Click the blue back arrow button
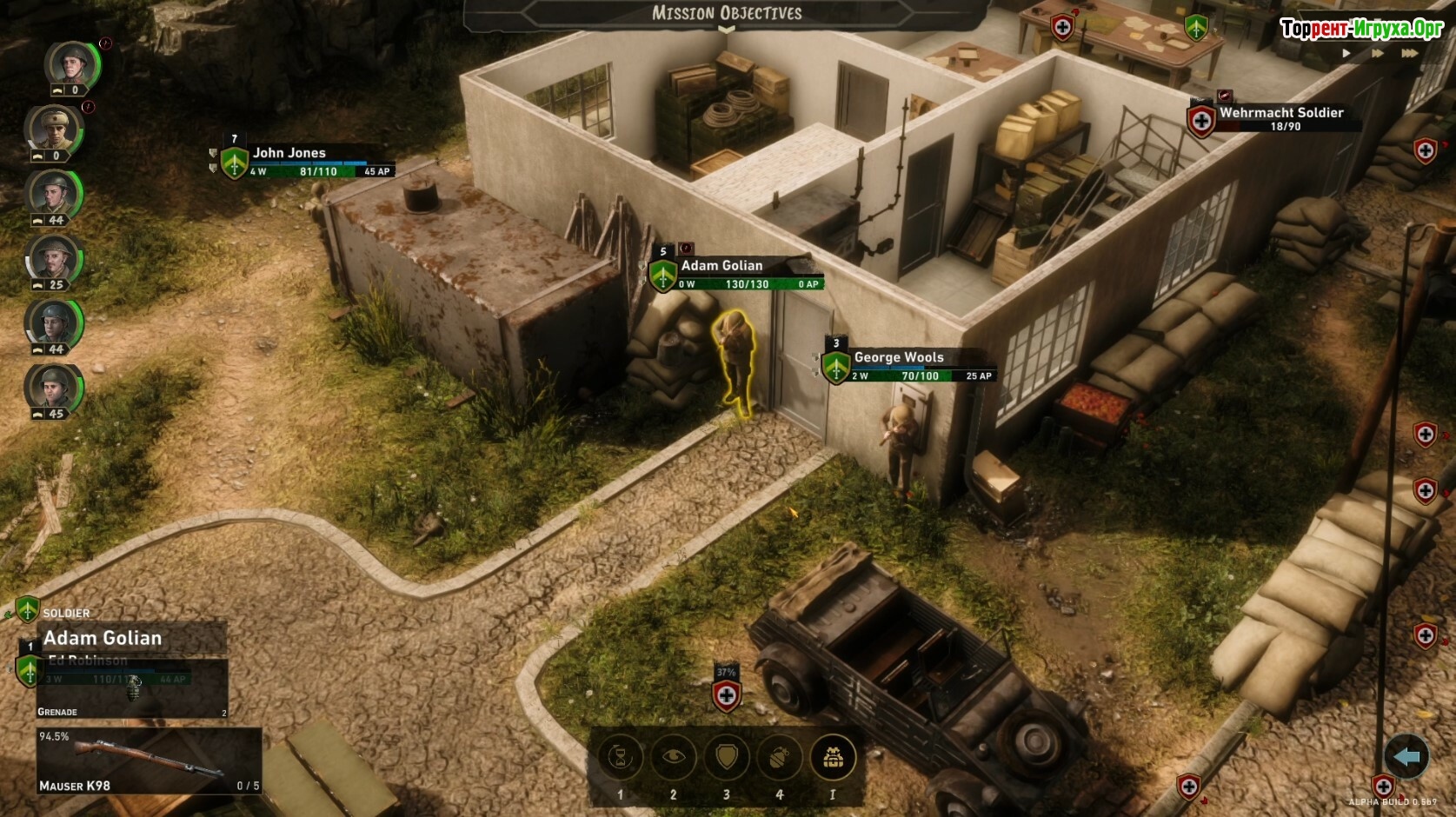The image size is (1456, 817). [x=1406, y=757]
